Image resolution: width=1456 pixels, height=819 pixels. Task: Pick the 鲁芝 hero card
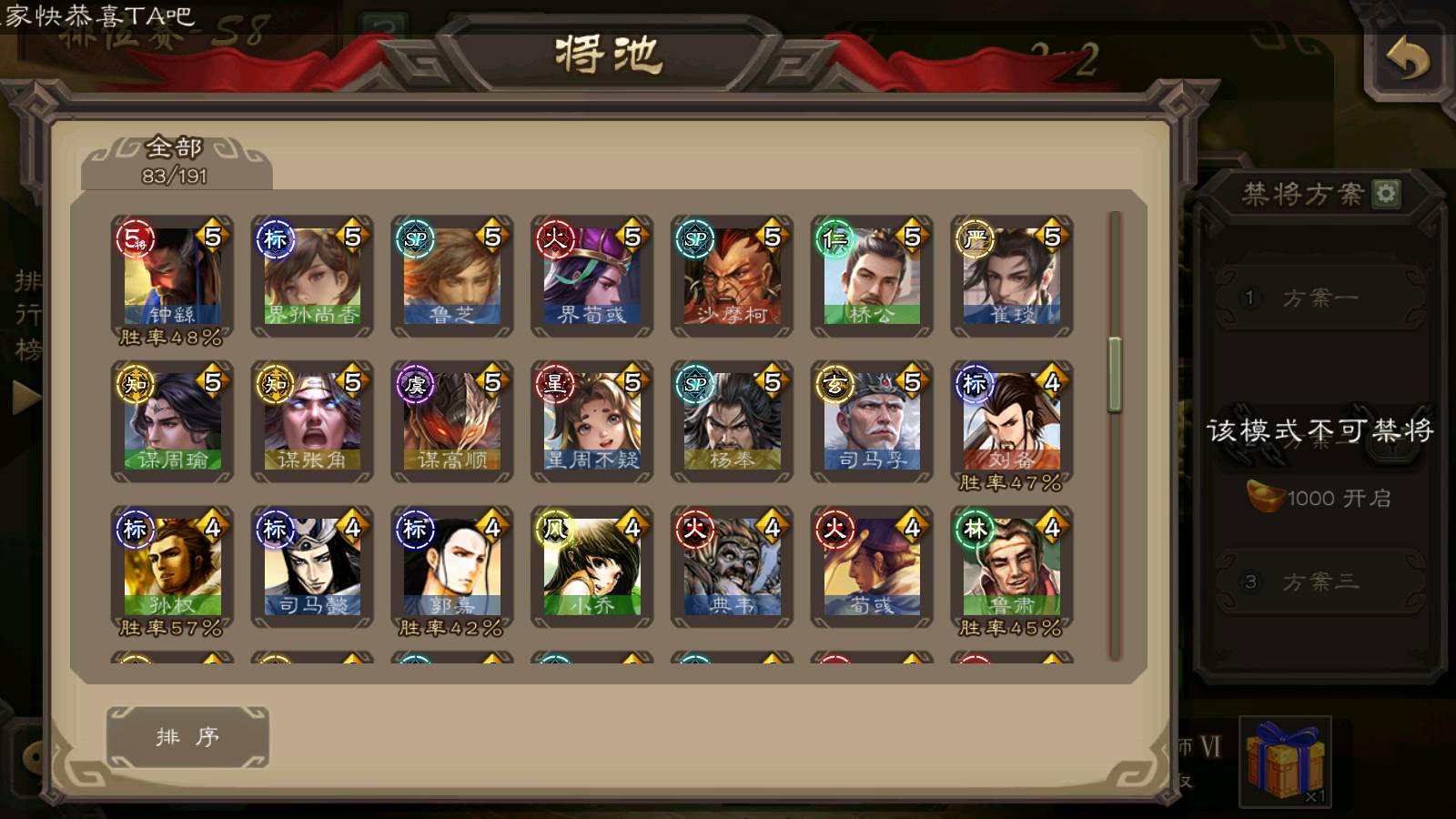pyautogui.click(x=452, y=276)
